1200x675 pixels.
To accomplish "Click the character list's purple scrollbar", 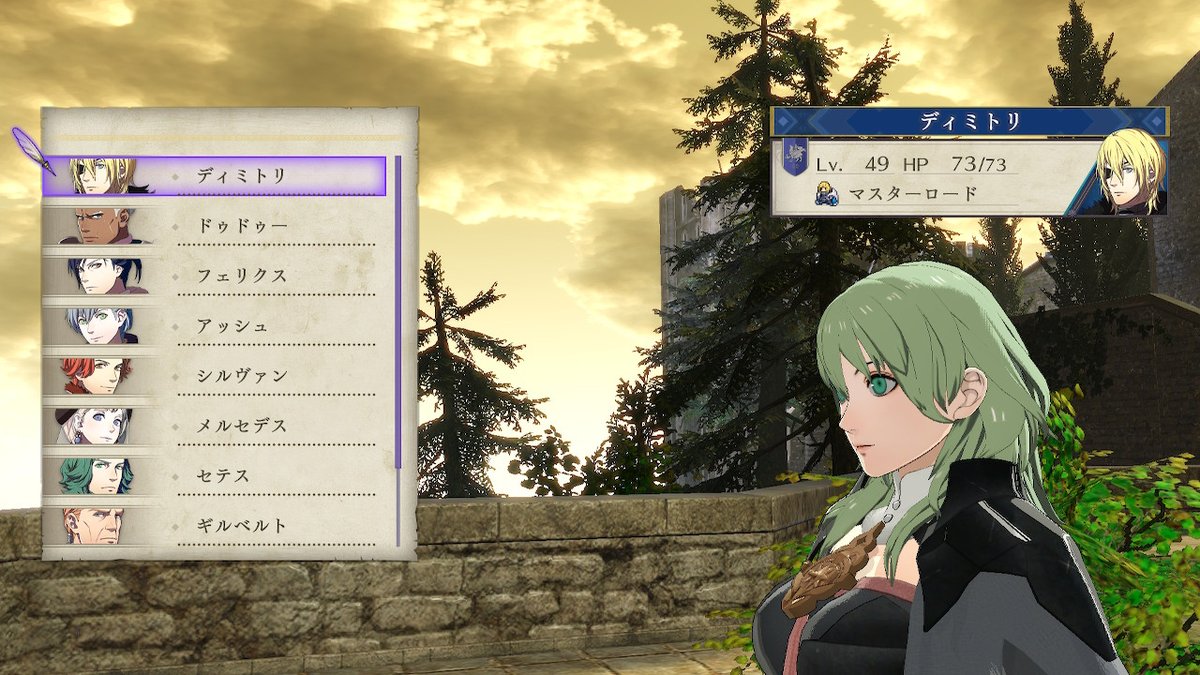I will click(398, 310).
